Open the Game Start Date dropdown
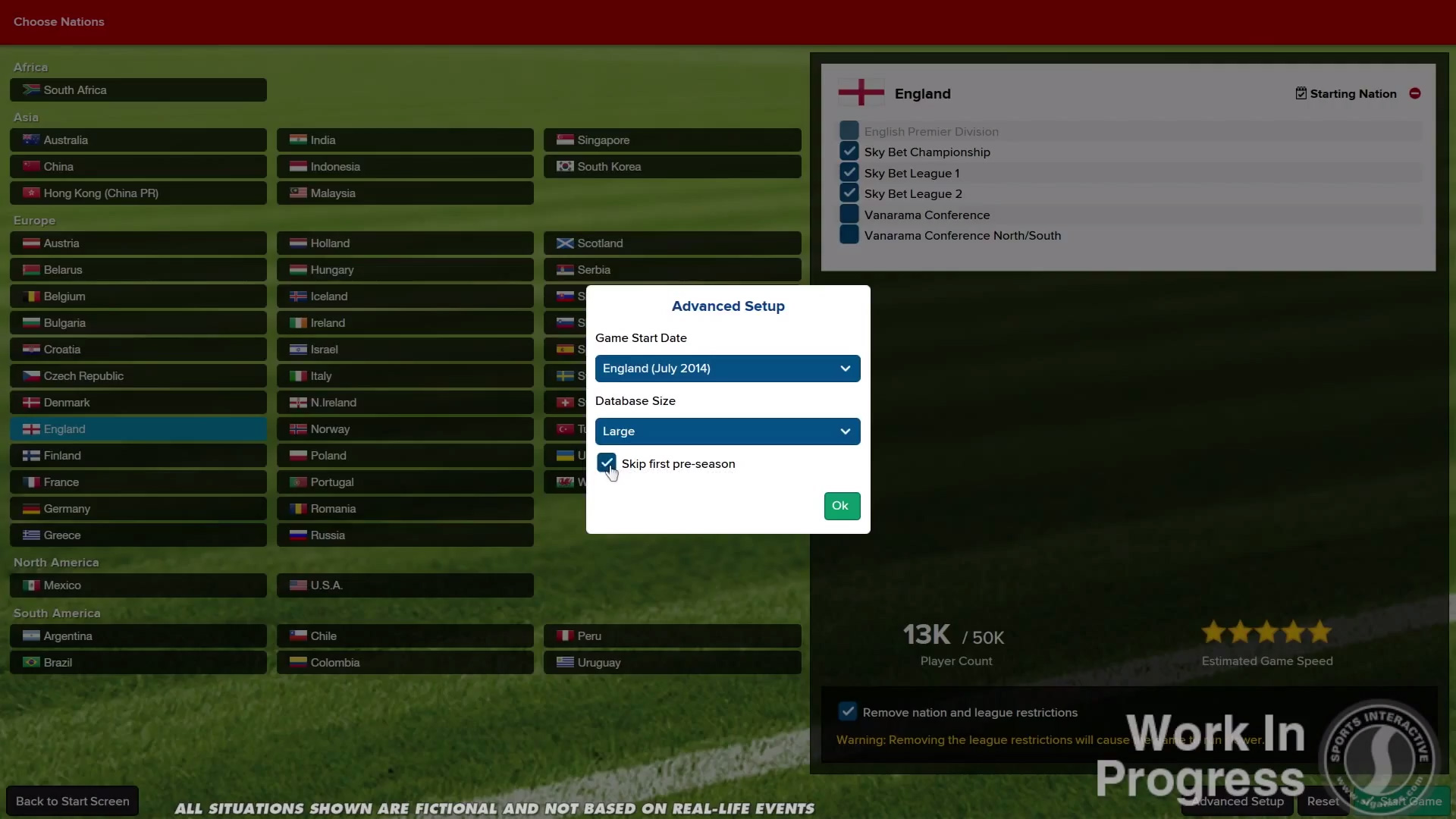Viewport: 1456px width, 819px height. click(x=727, y=369)
